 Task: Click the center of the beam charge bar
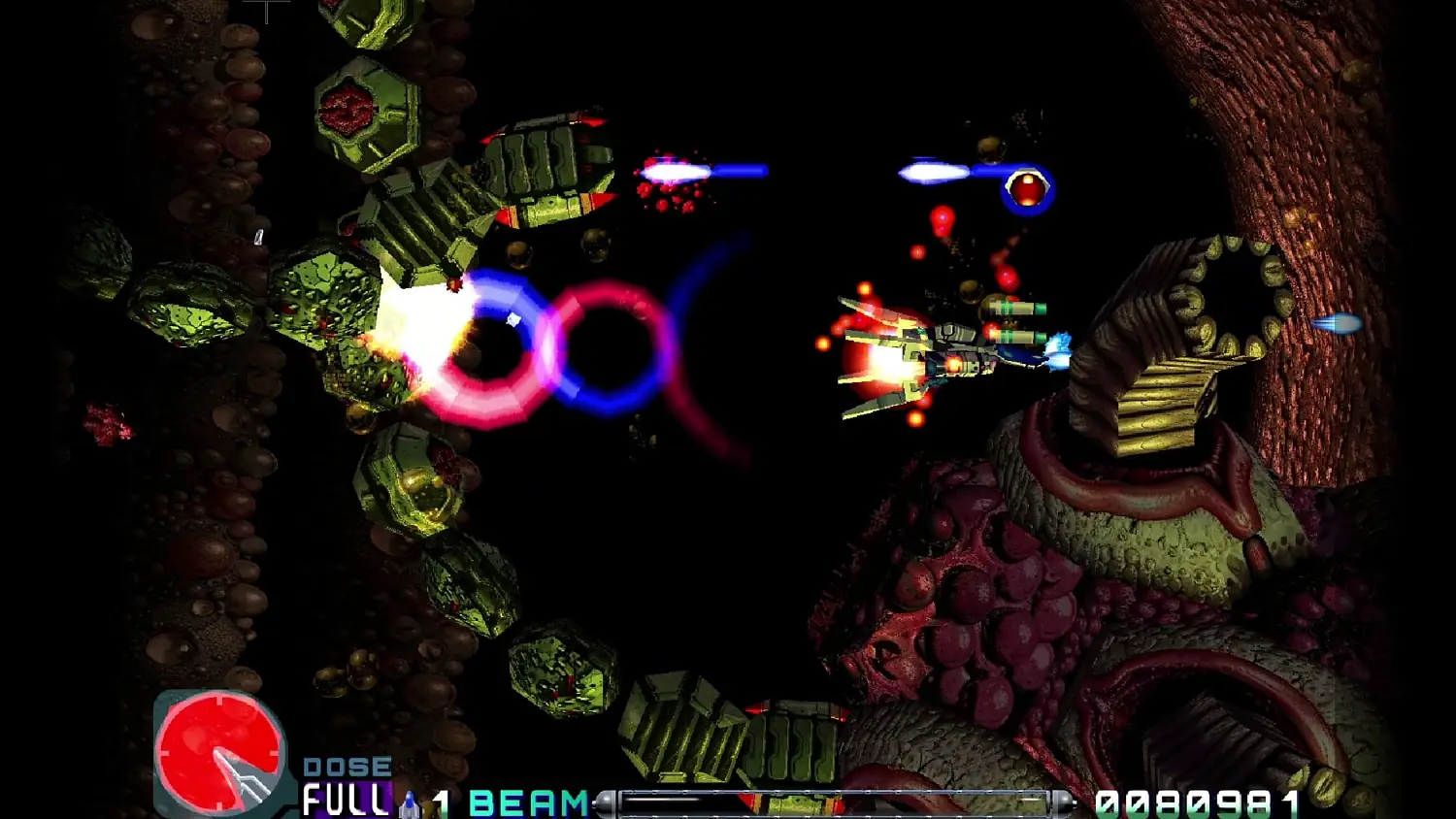pyautogui.click(x=840, y=803)
